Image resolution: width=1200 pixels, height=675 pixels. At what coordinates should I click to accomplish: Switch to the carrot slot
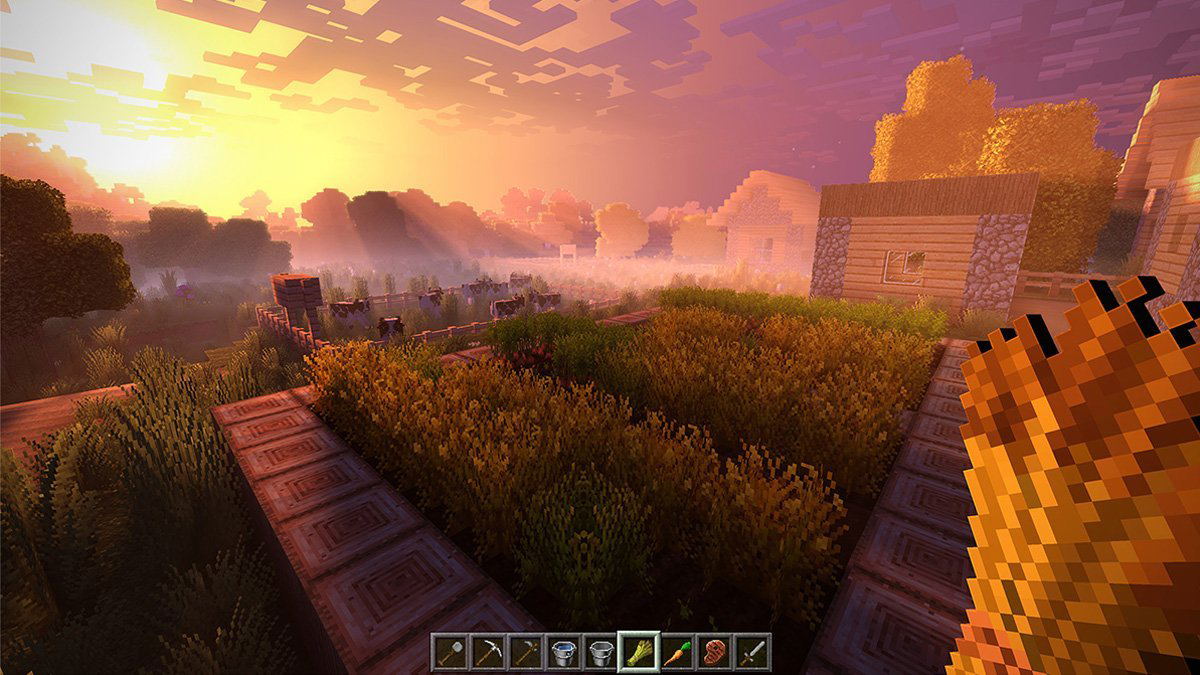(x=677, y=652)
